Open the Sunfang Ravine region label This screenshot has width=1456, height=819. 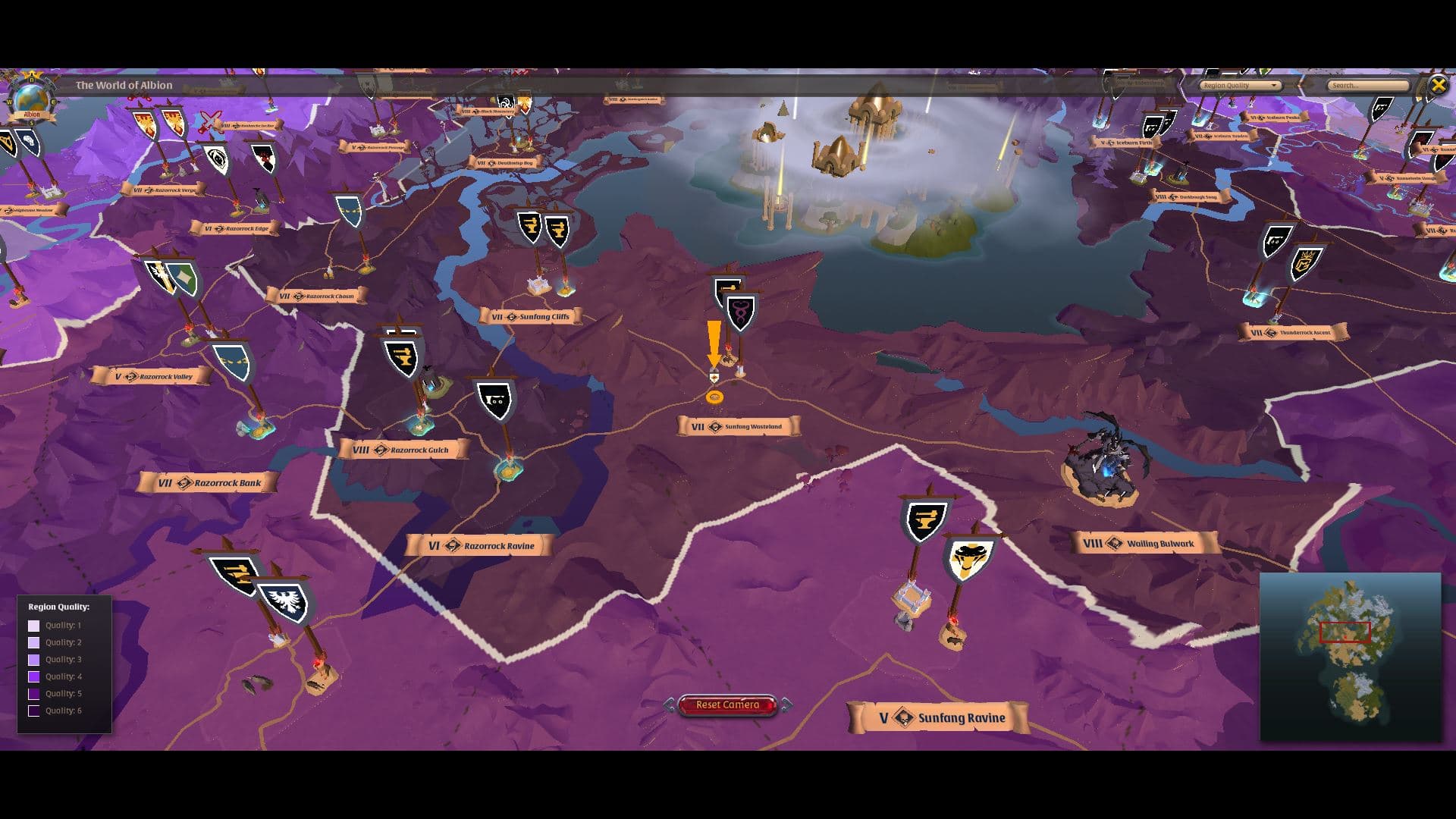938,718
